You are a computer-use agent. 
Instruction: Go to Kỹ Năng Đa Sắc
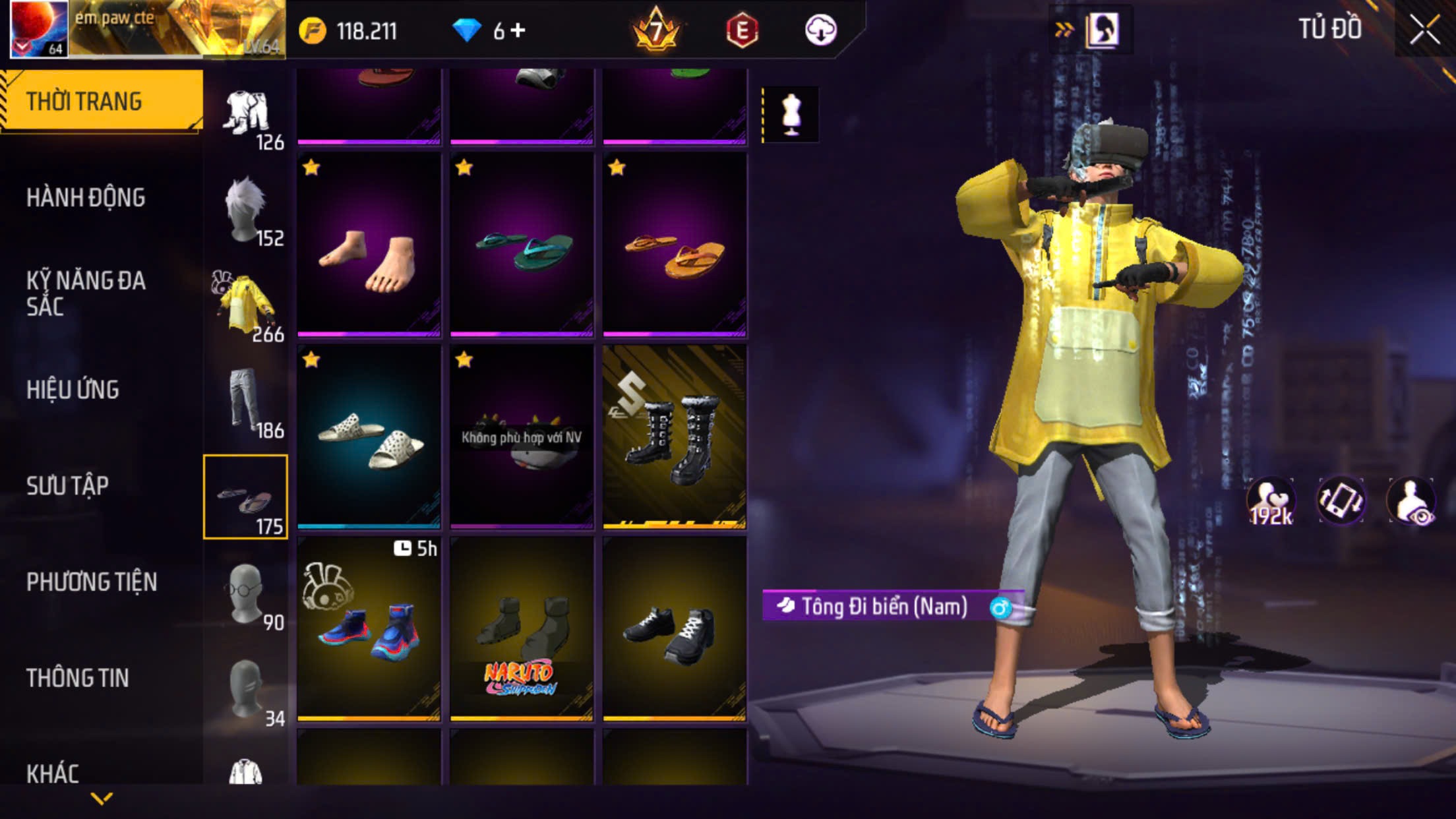click(86, 293)
